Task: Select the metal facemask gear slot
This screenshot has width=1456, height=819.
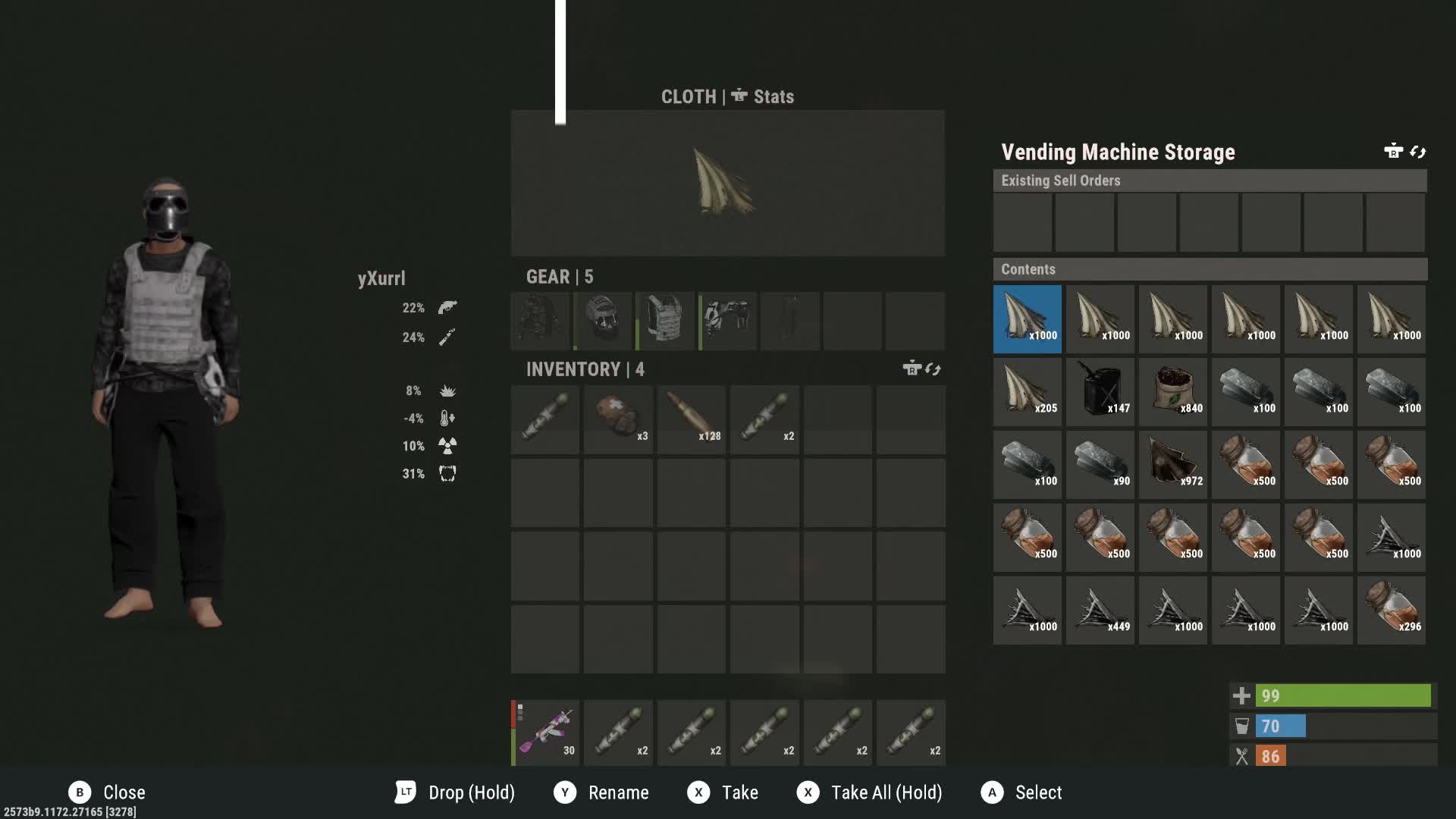Action: click(x=603, y=321)
